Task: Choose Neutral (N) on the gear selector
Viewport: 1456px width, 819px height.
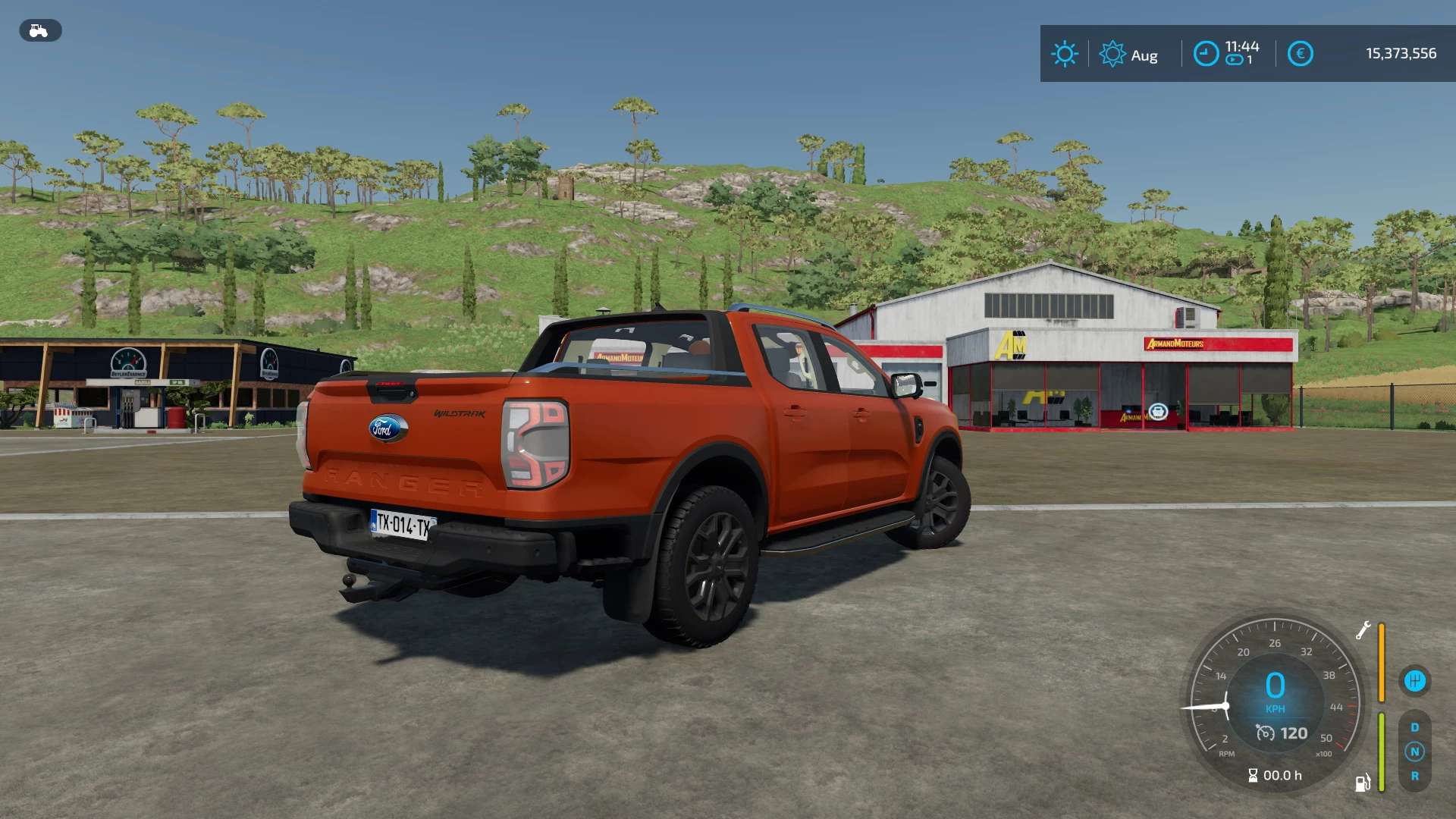Action: [x=1414, y=752]
